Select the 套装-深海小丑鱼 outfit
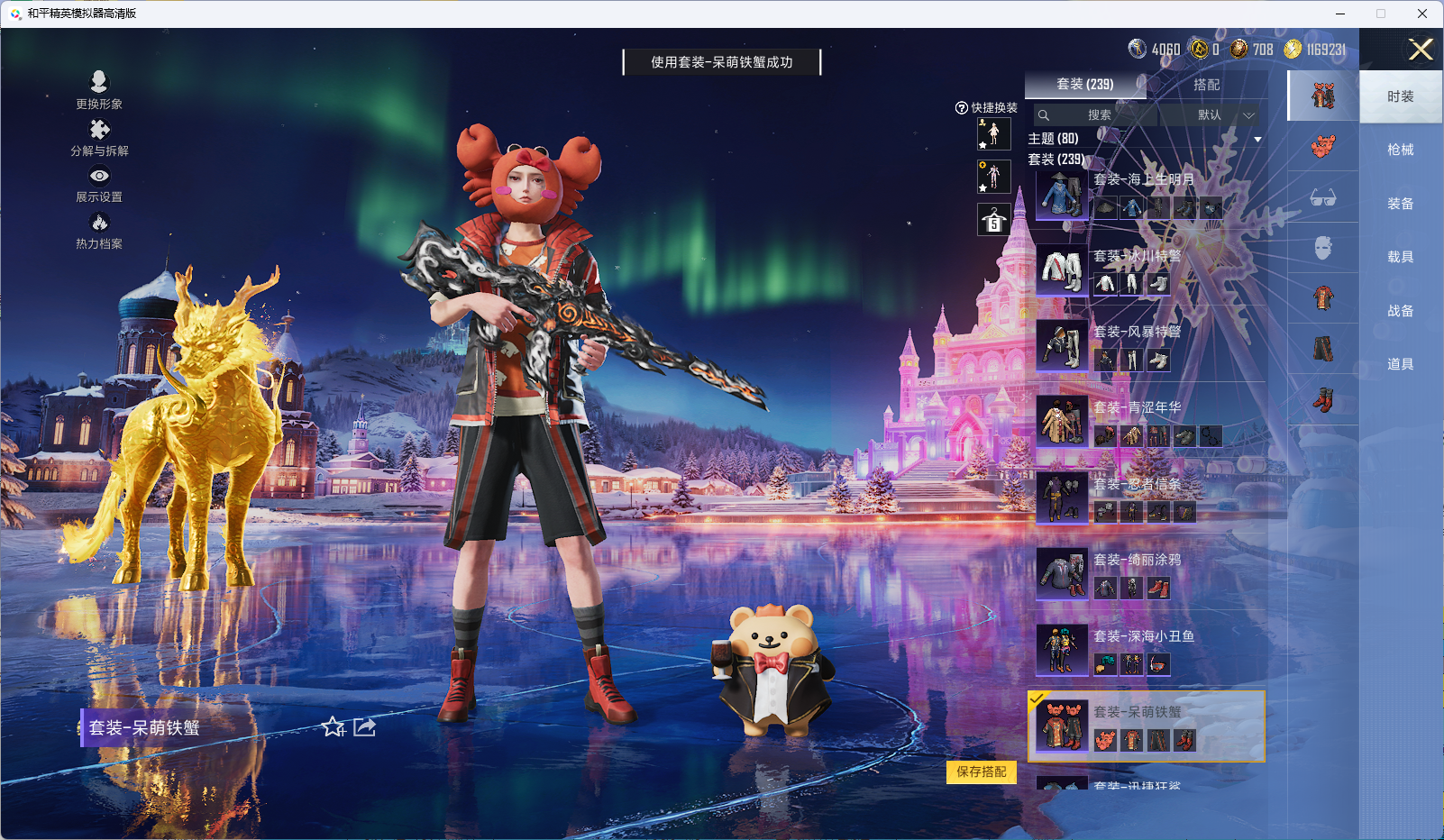 tap(1145, 650)
